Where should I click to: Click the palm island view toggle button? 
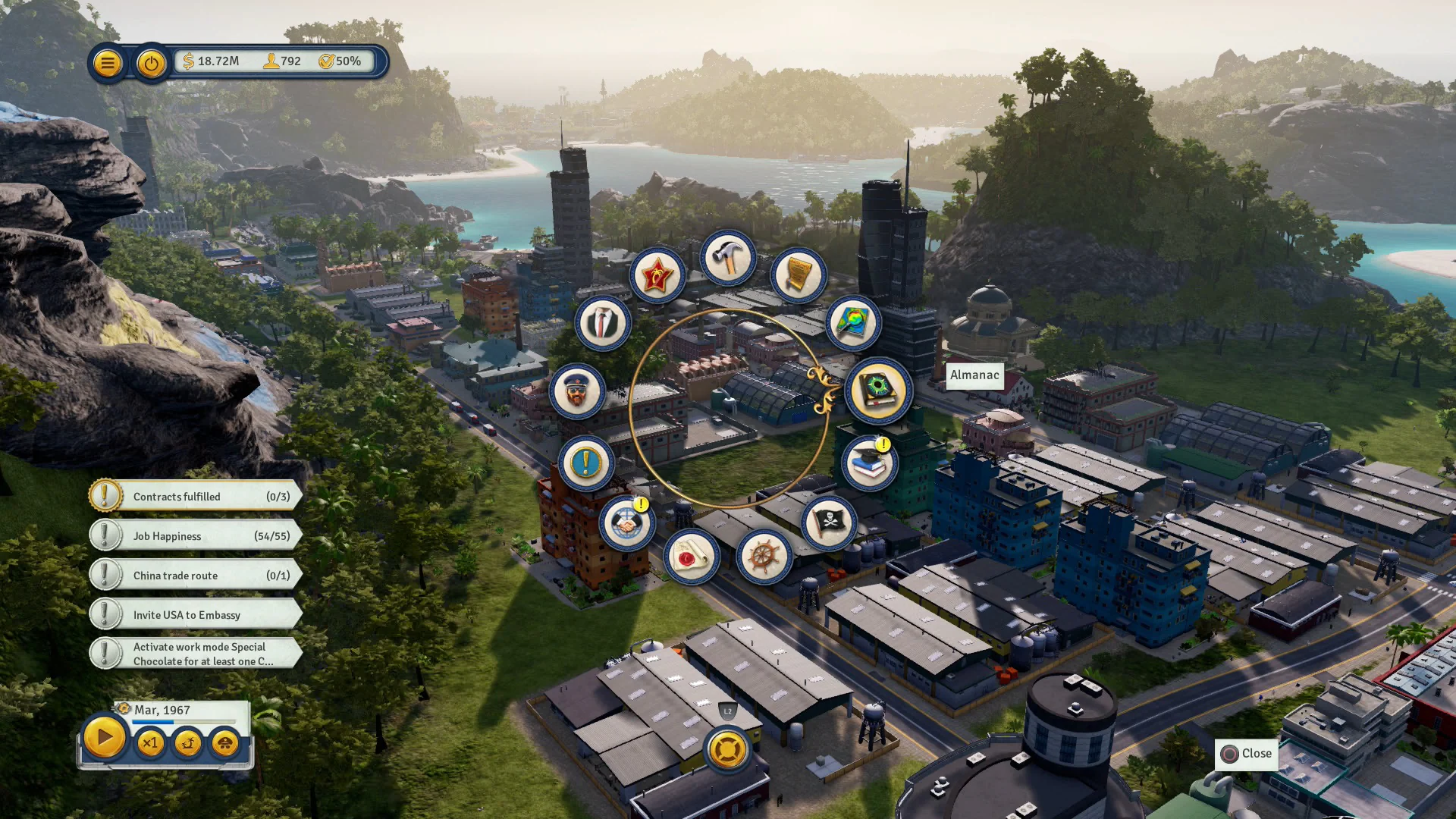(187, 744)
